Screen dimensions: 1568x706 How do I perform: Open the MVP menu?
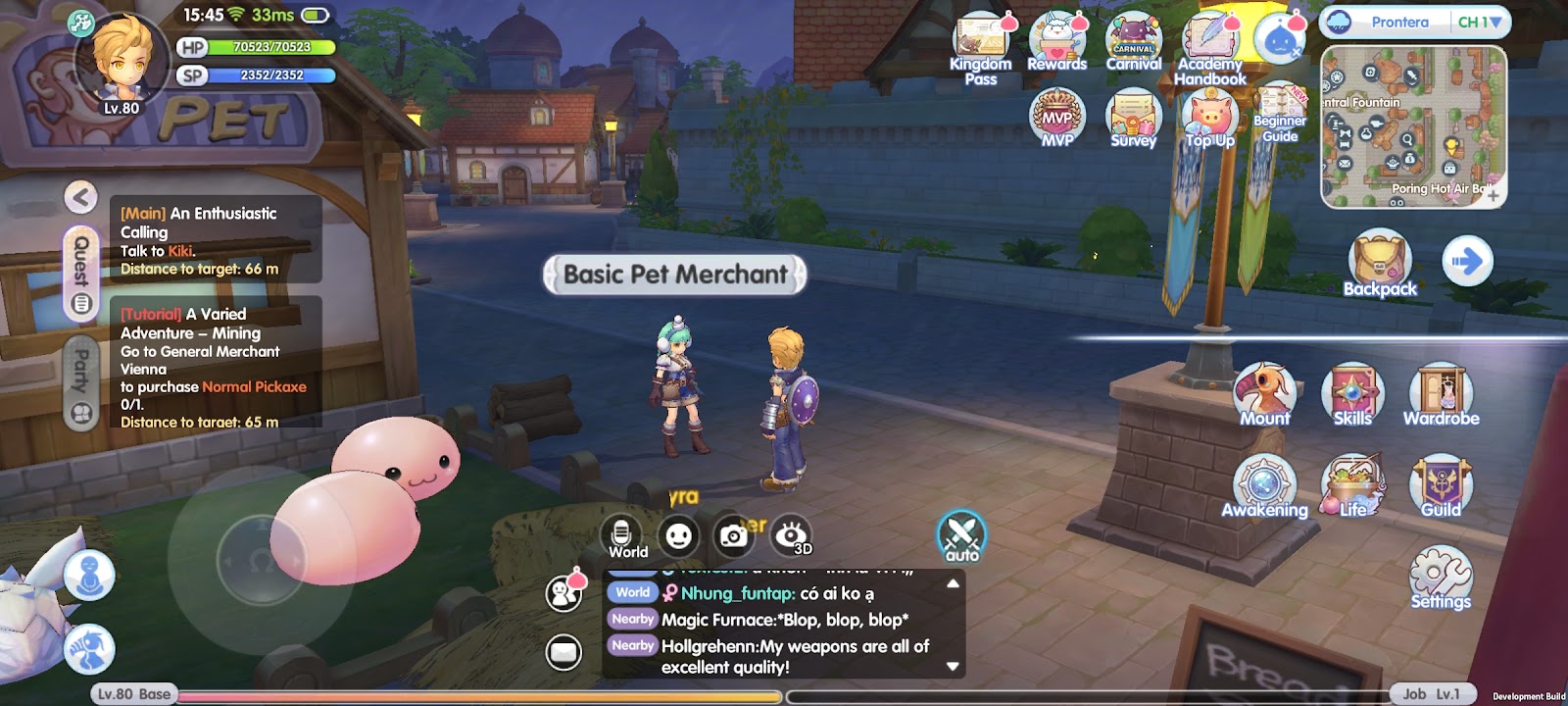click(1056, 118)
